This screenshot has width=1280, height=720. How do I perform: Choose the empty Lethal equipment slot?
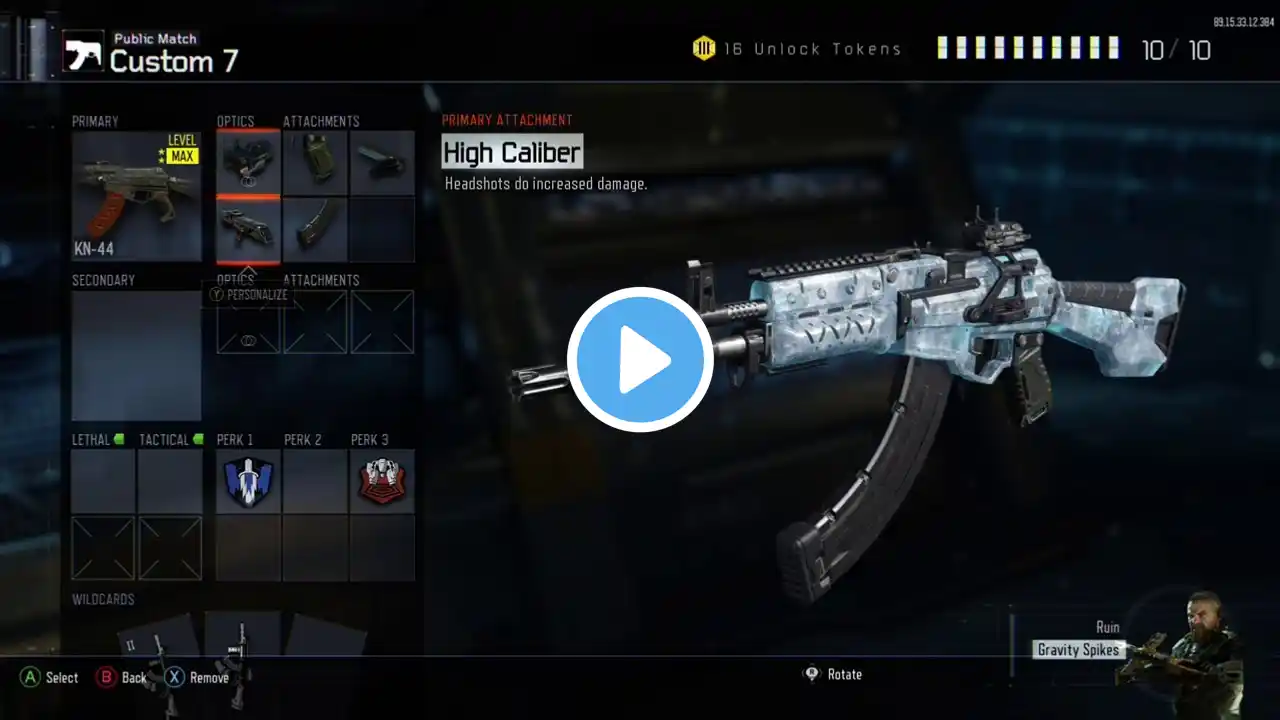coord(103,481)
